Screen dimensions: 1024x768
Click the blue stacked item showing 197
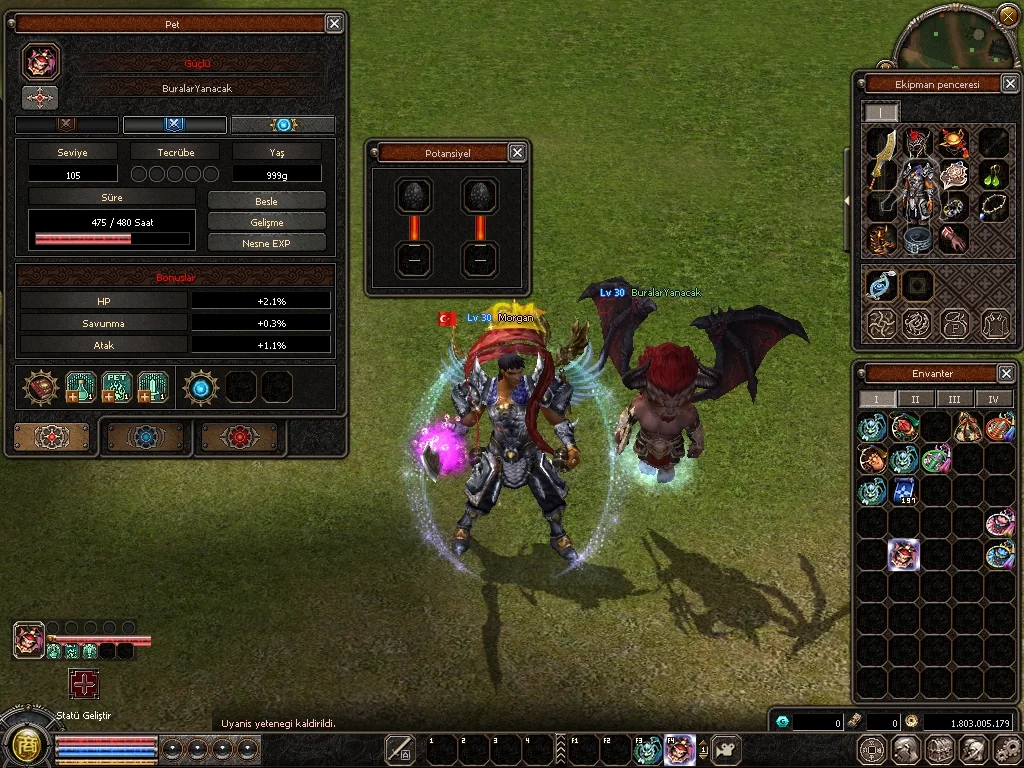point(904,491)
